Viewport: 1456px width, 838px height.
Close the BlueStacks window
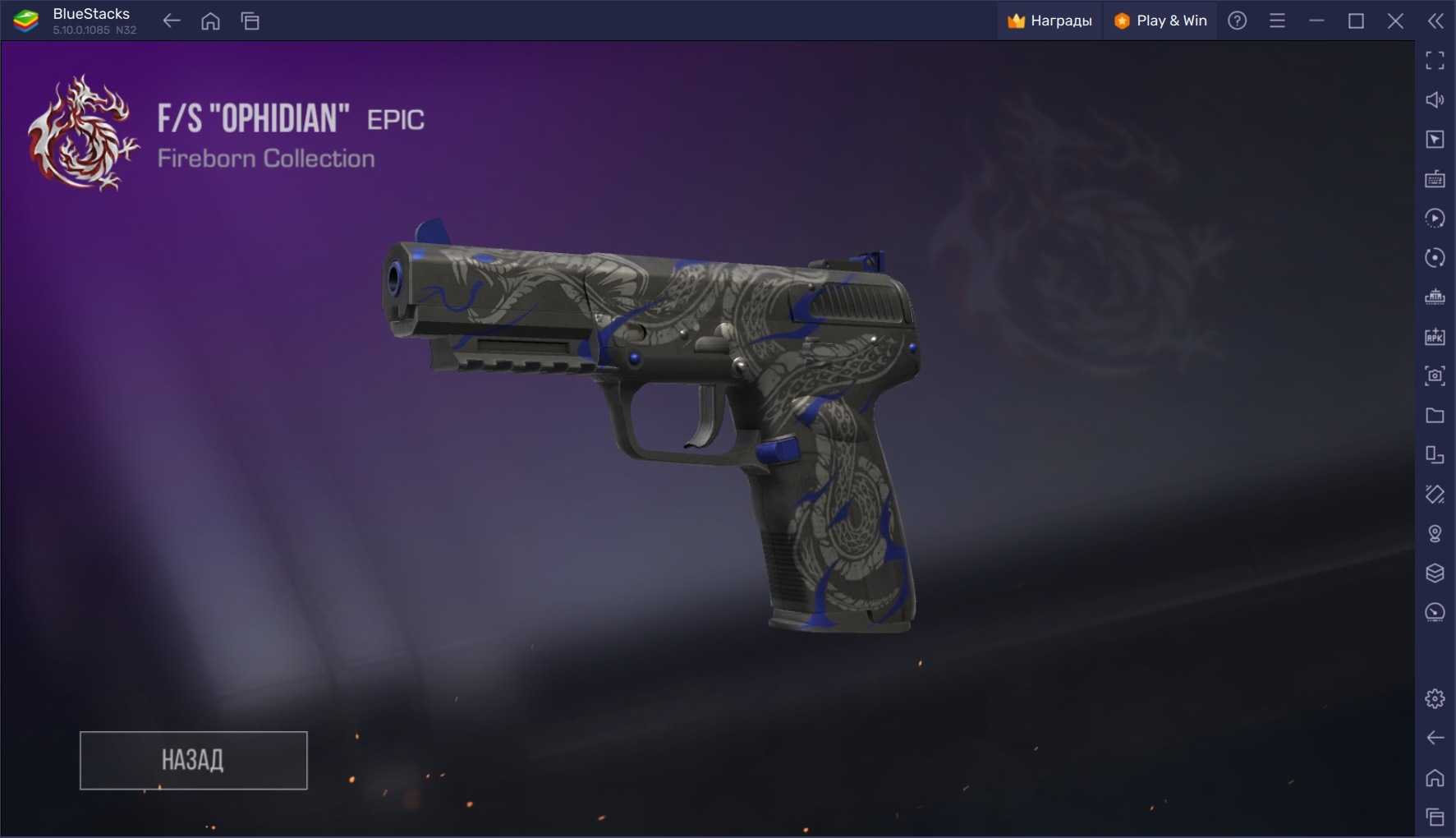click(x=1395, y=21)
